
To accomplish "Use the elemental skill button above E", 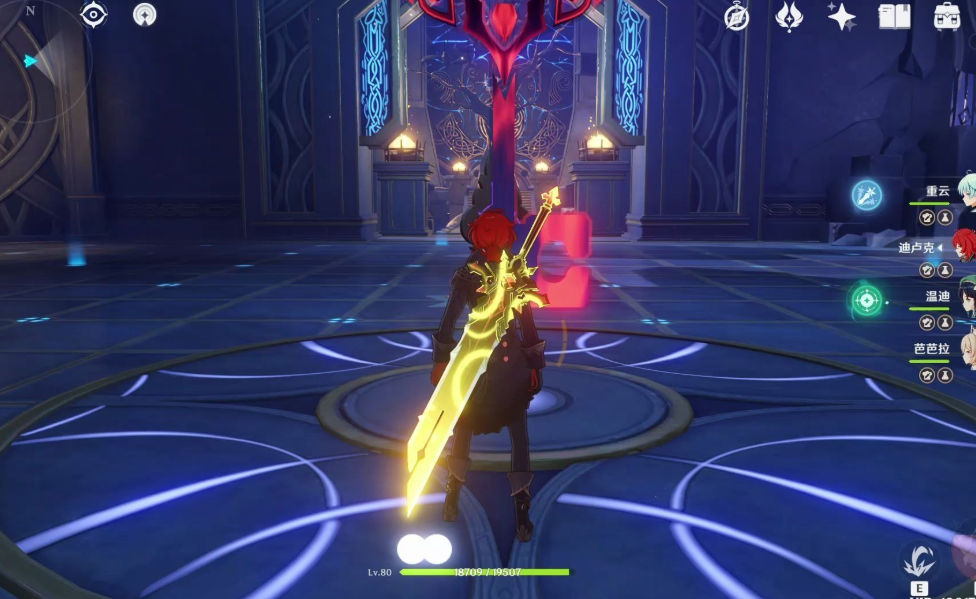I will 918,560.
